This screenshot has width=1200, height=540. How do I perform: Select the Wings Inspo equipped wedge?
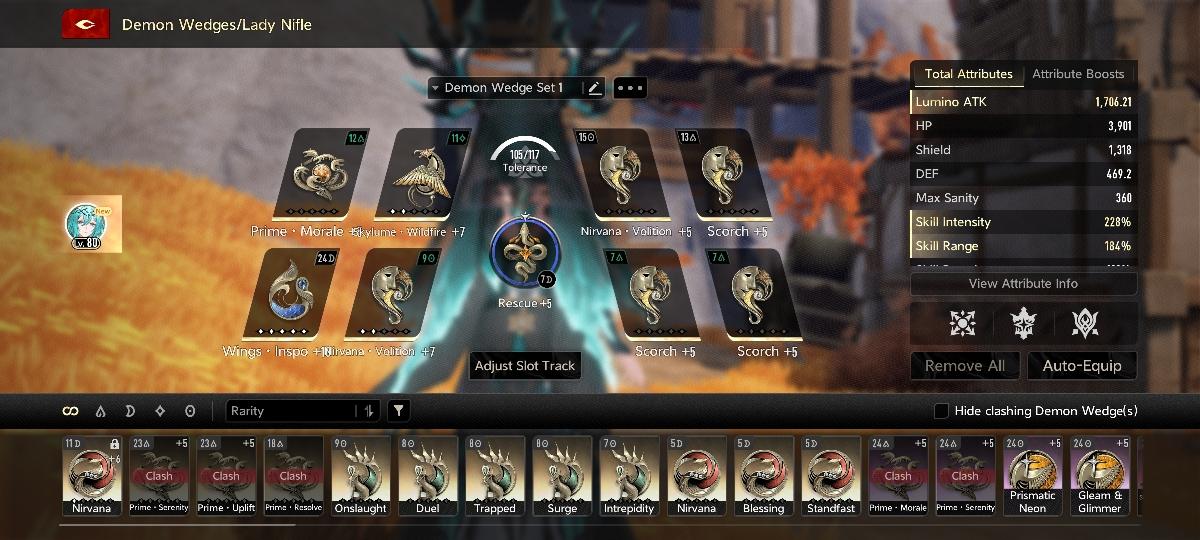pos(290,295)
